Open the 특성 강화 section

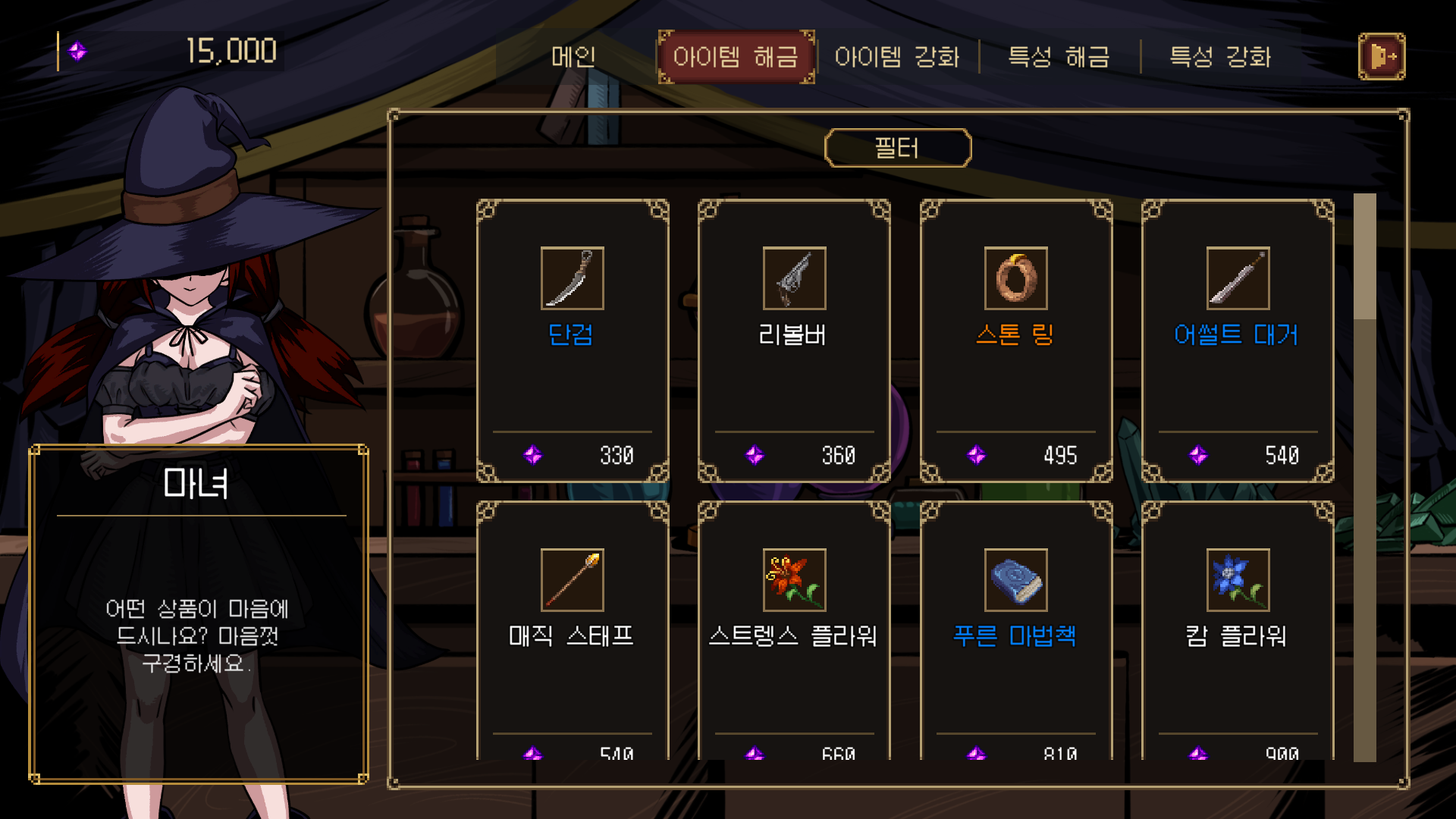[1222, 56]
